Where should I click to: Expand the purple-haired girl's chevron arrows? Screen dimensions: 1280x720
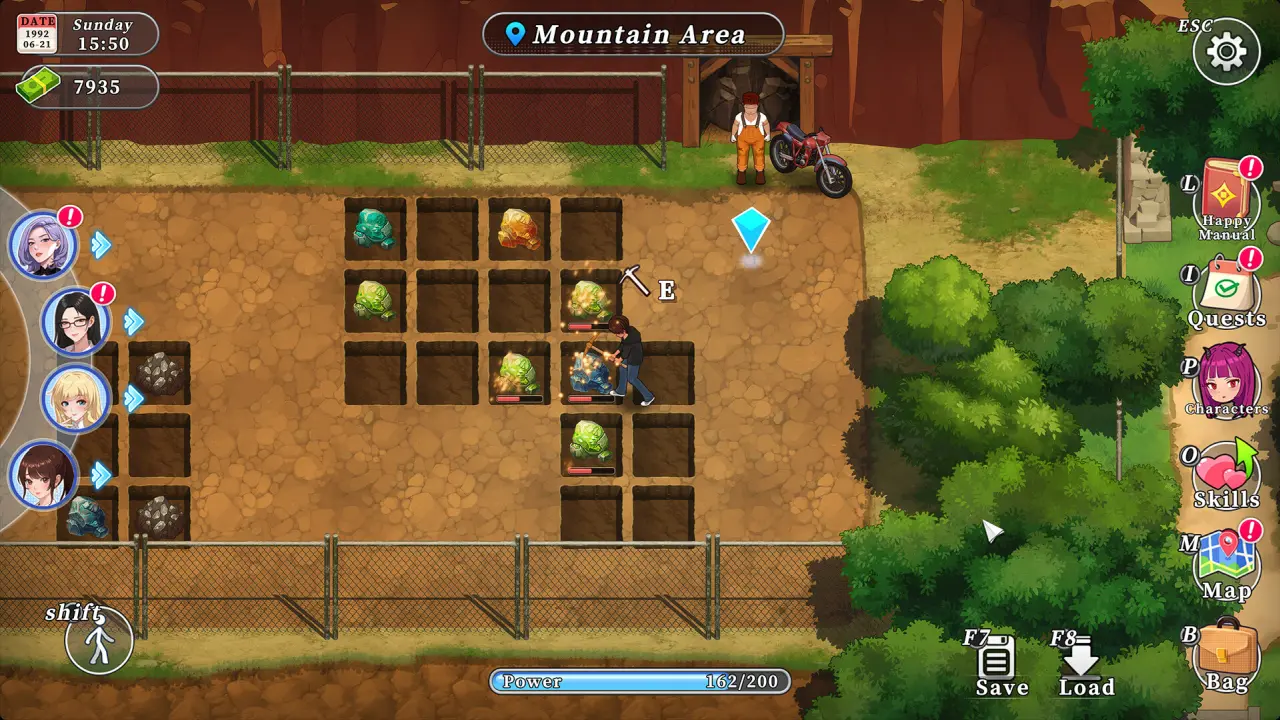pyautogui.click(x=100, y=243)
